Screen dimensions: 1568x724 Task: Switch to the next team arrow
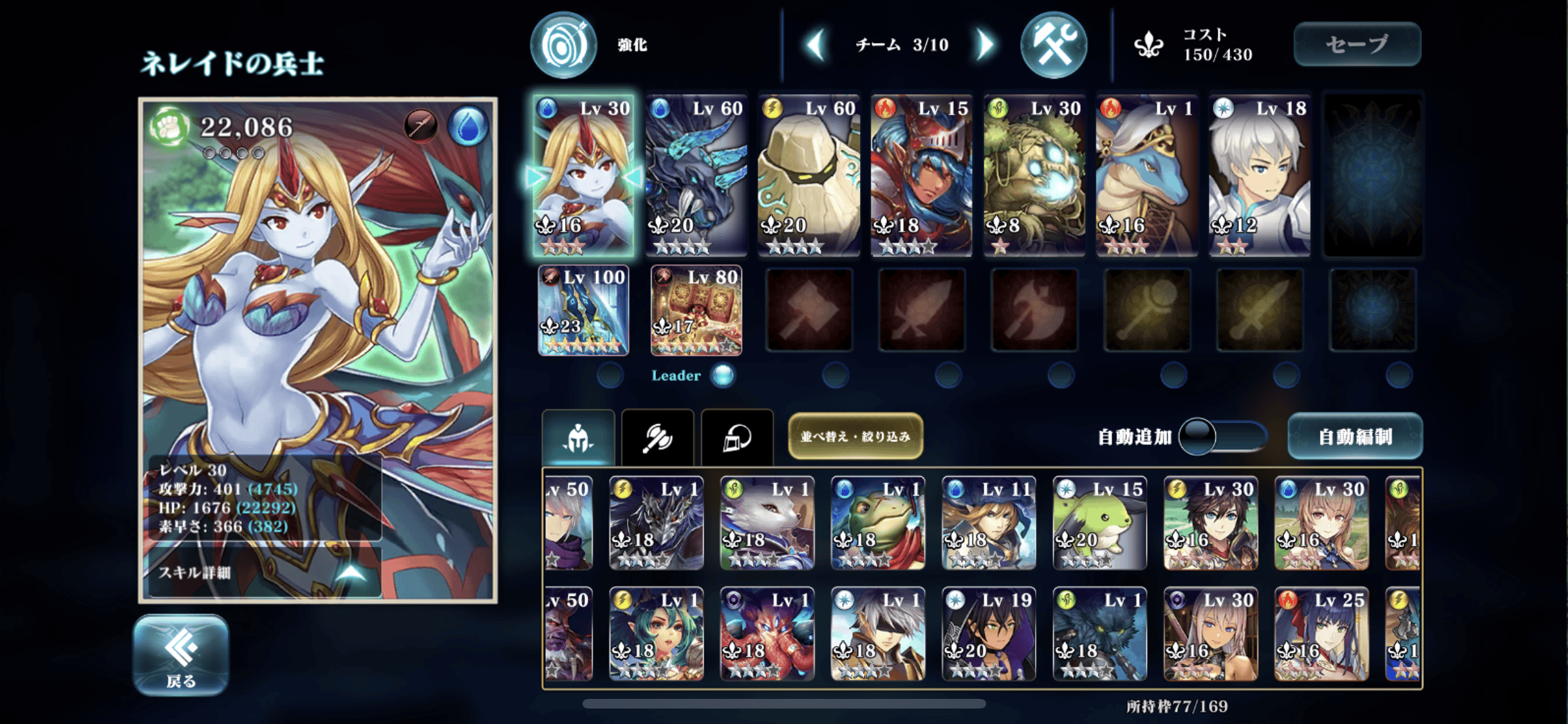(x=985, y=45)
